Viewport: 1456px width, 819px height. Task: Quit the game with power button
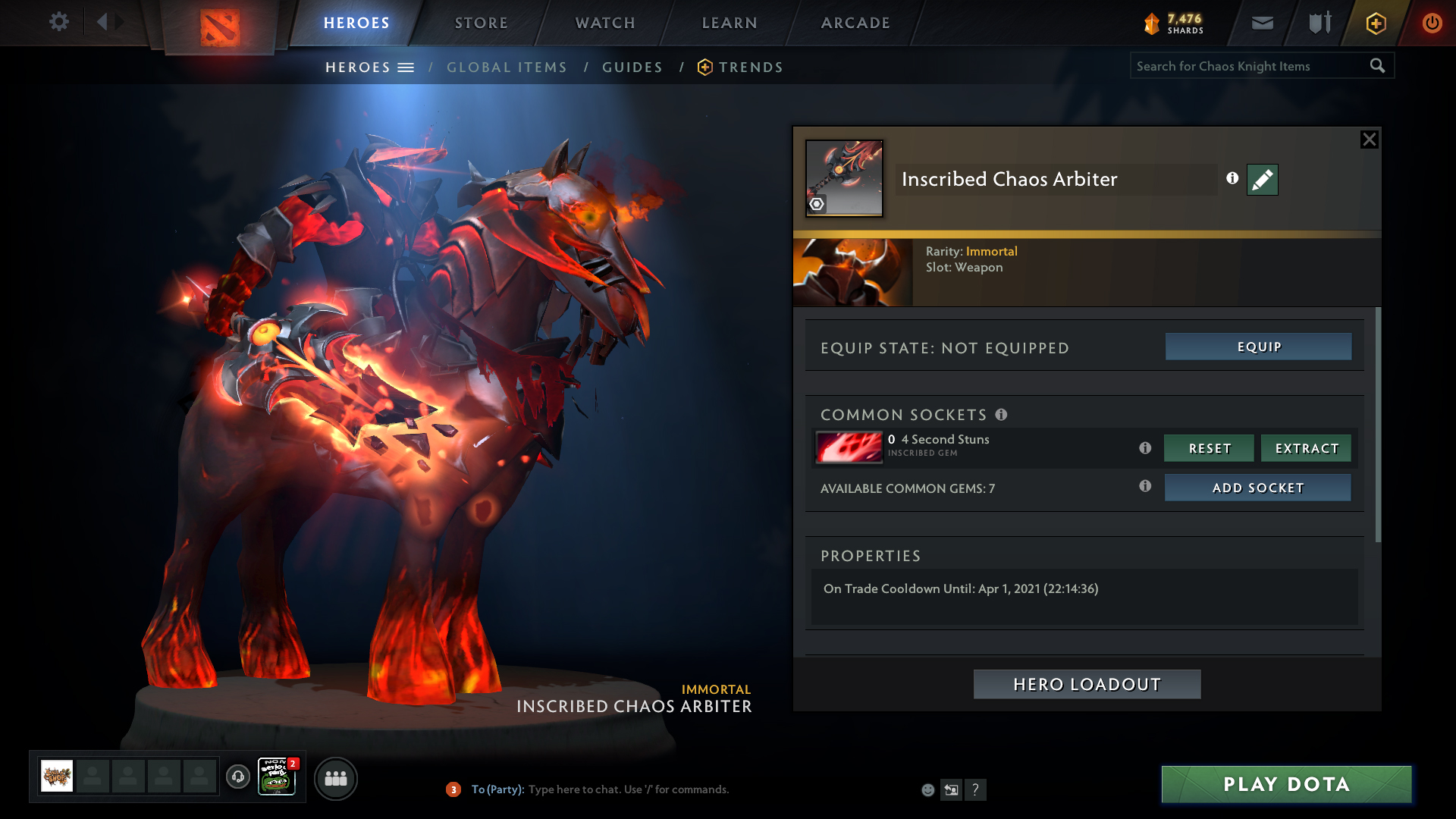pos(1432,23)
